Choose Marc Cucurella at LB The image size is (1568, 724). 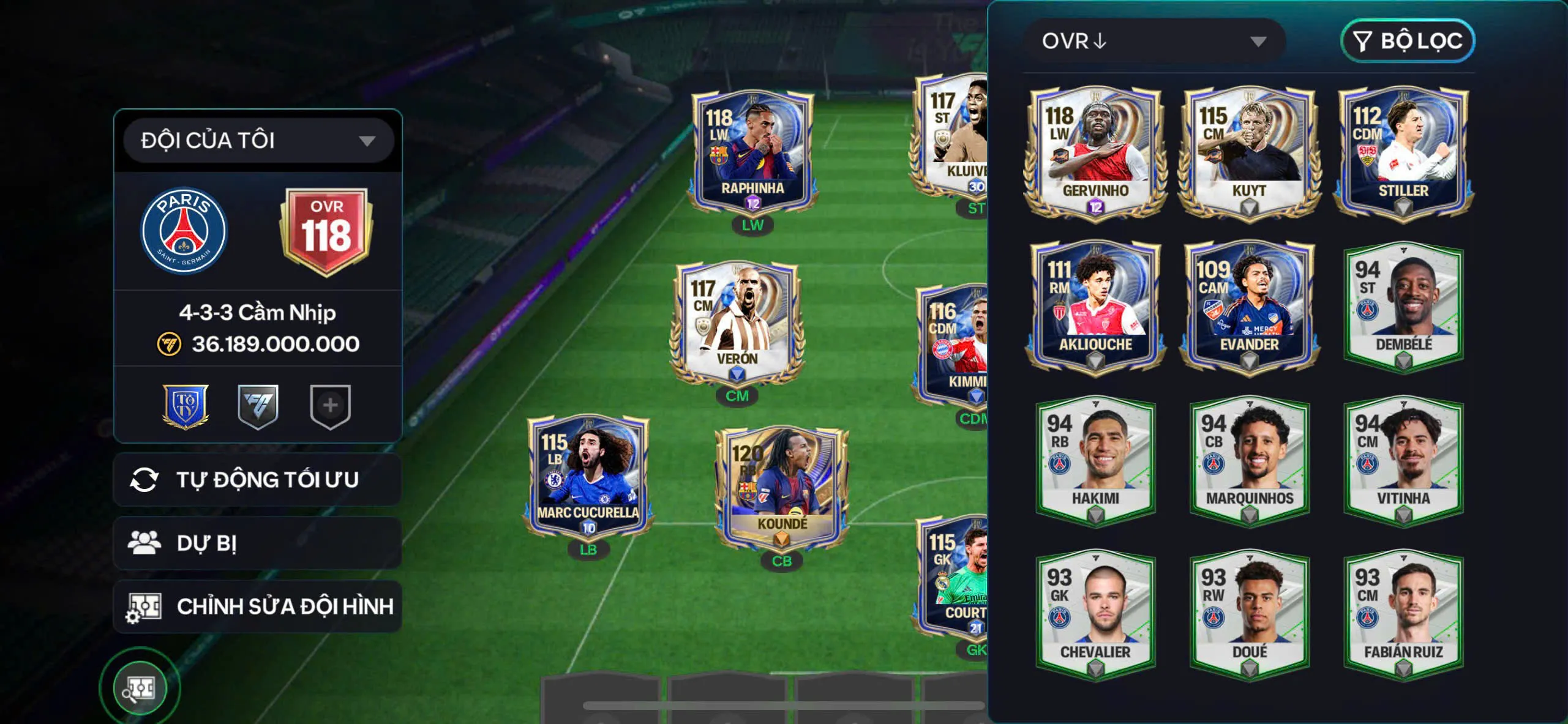(588, 477)
